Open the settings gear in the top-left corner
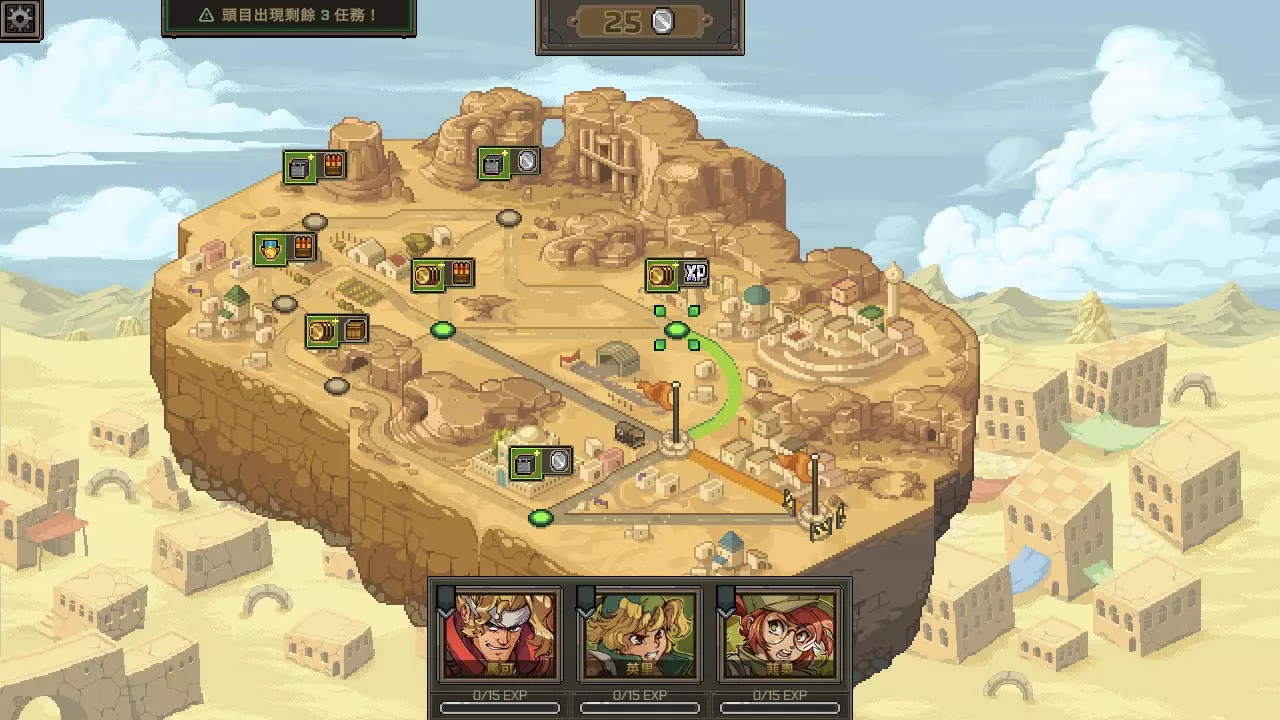Image resolution: width=1280 pixels, height=720 pixels. 20,20
